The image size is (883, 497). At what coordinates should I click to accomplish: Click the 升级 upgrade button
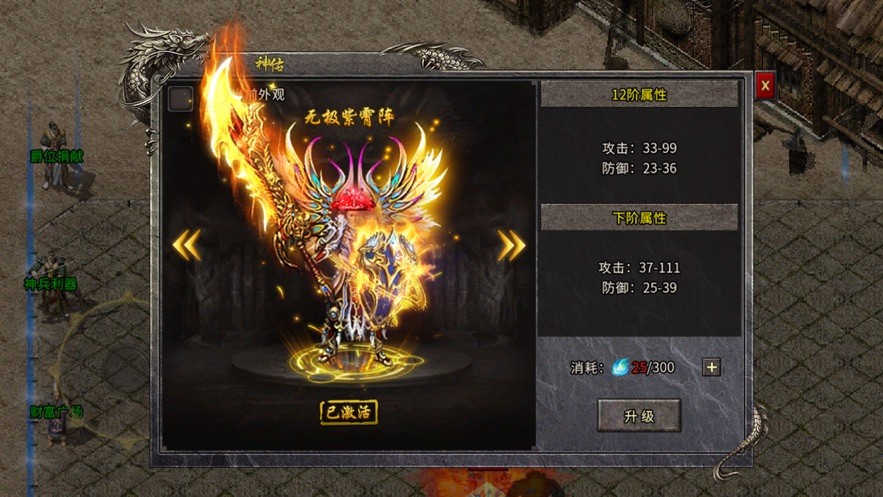639,415
